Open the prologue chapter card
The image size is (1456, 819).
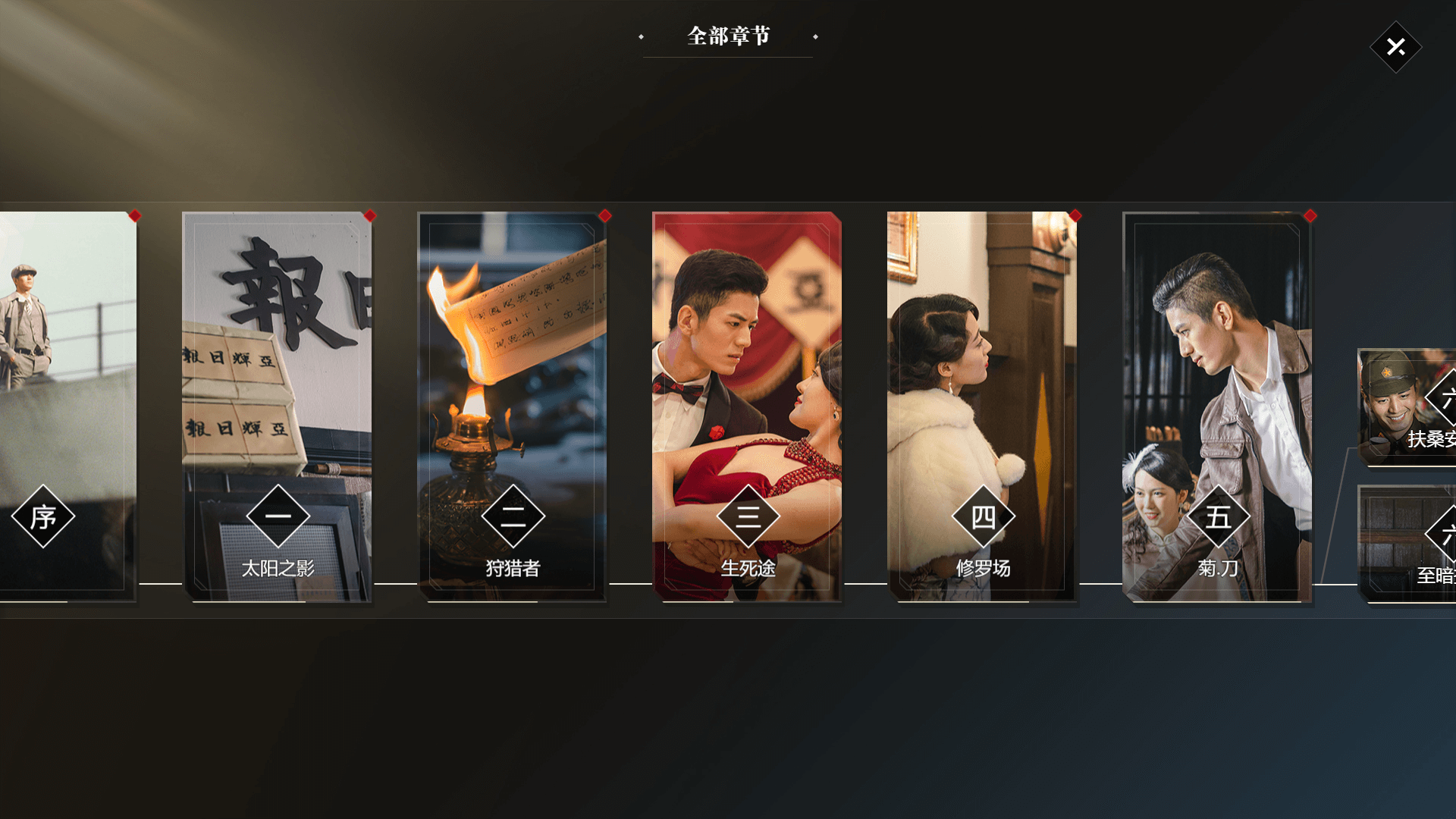point(67,406)
